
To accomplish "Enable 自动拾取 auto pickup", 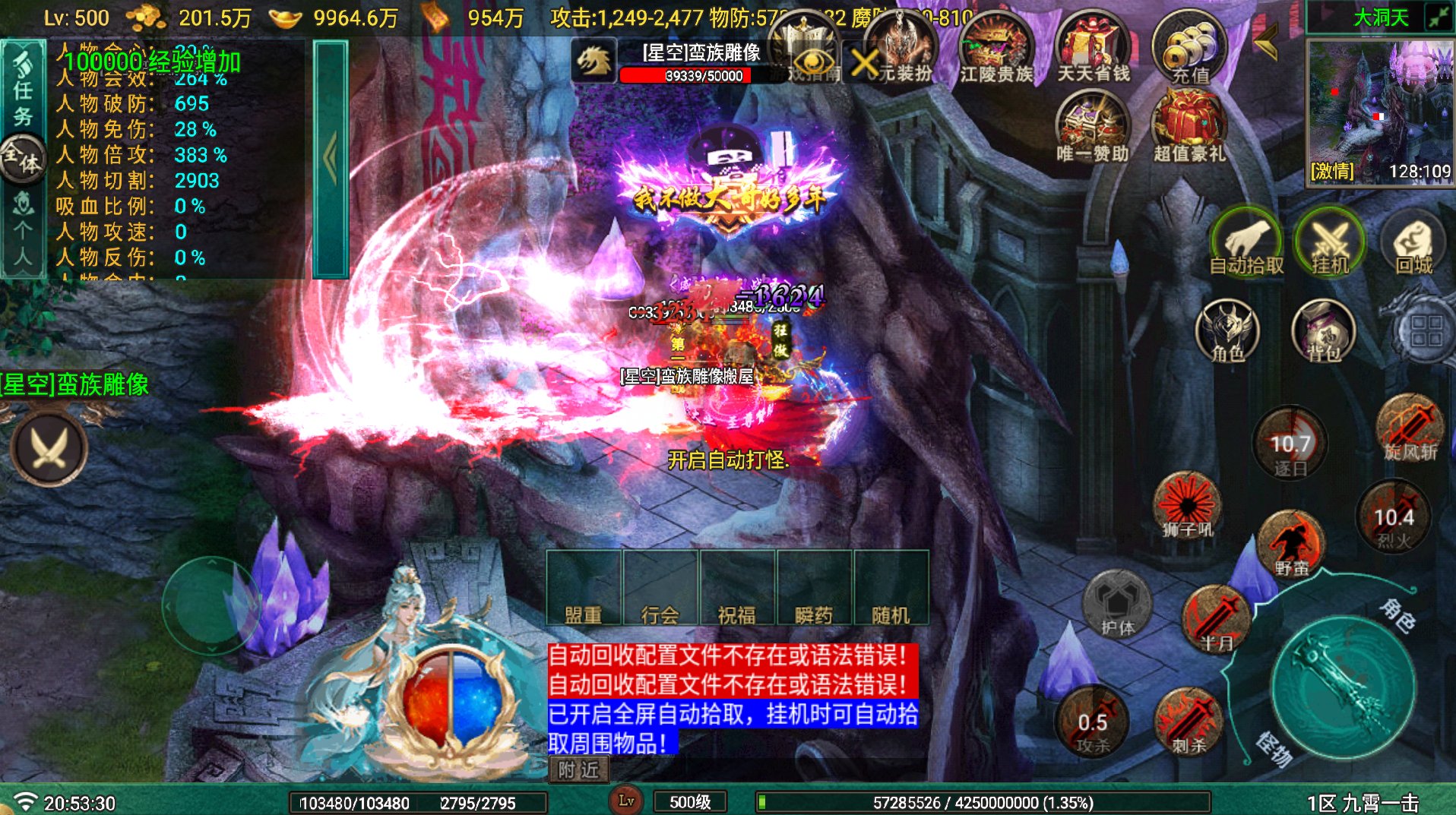I will point(1246,243).
